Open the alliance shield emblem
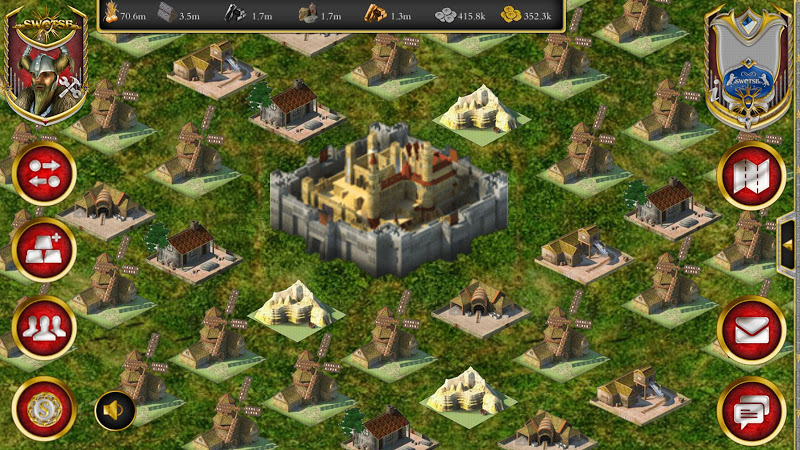 [x=748, y=68]
